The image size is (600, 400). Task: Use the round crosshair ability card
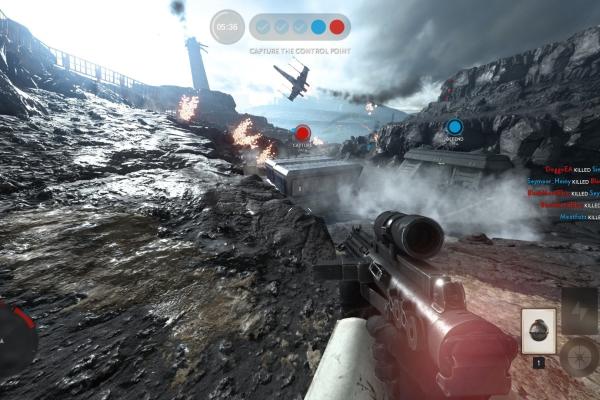point(580,356)
